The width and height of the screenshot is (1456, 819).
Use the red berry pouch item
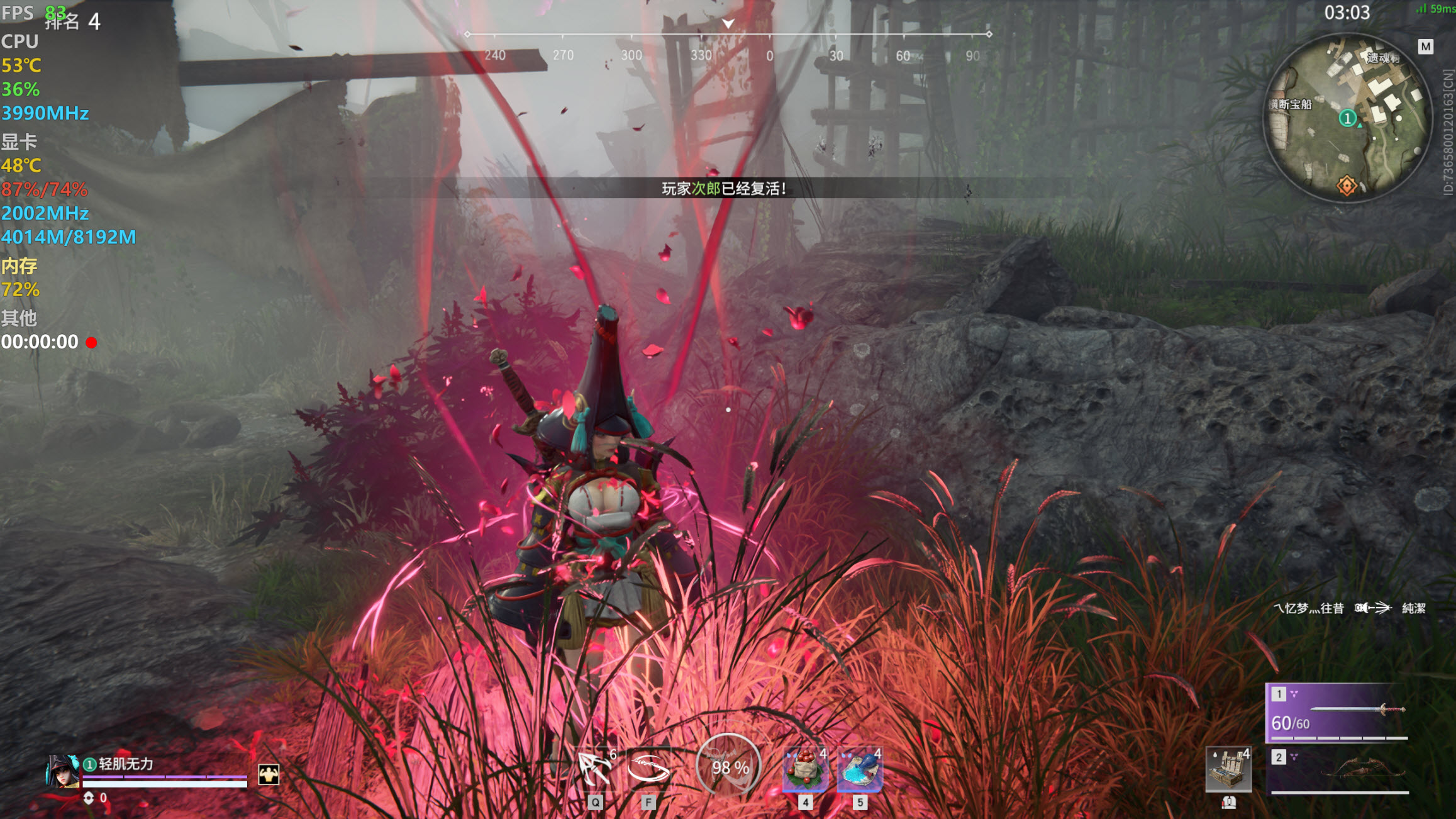(x=804, y=768)
